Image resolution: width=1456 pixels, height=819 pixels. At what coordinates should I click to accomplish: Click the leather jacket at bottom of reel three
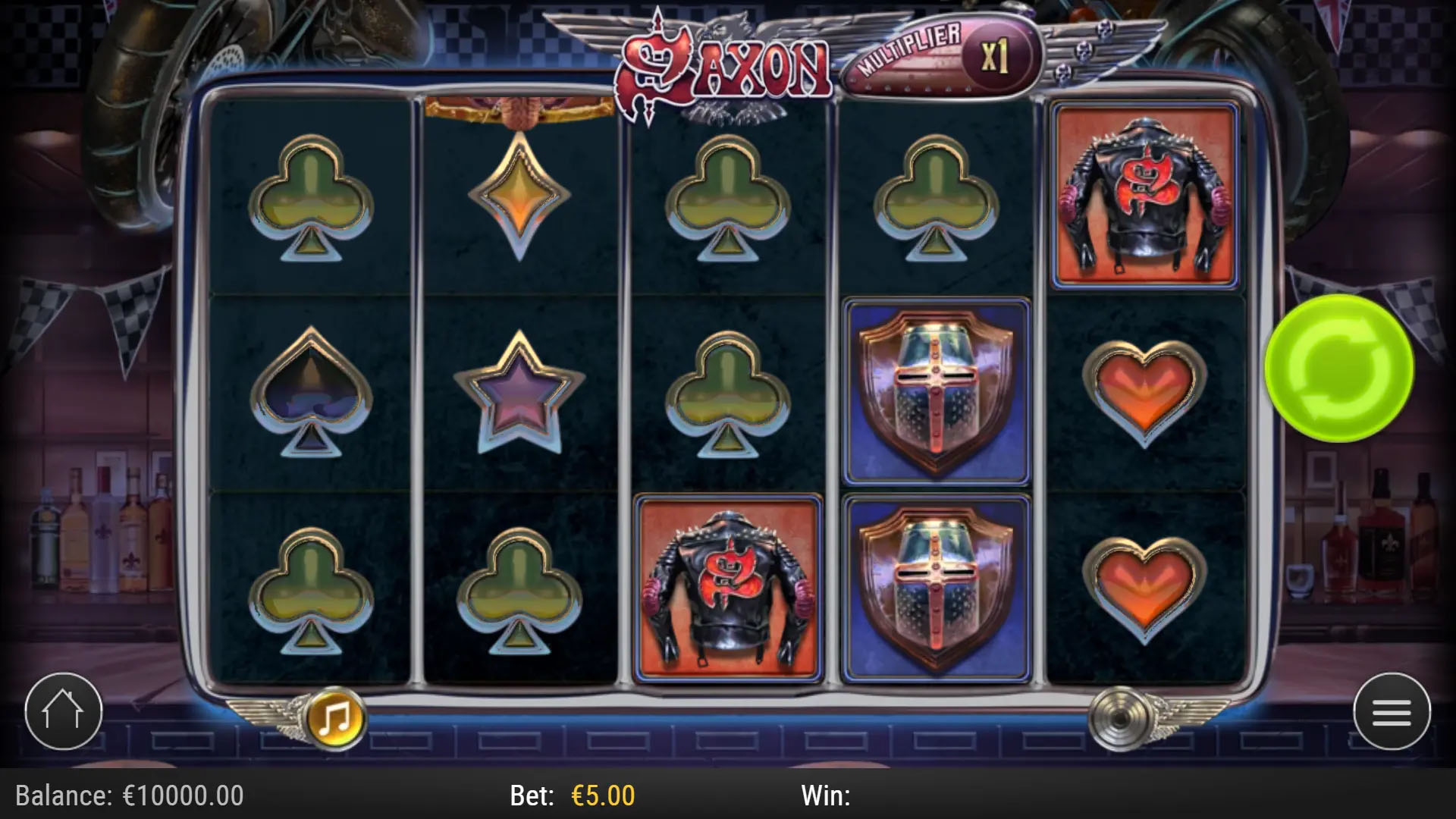point(730,584)
